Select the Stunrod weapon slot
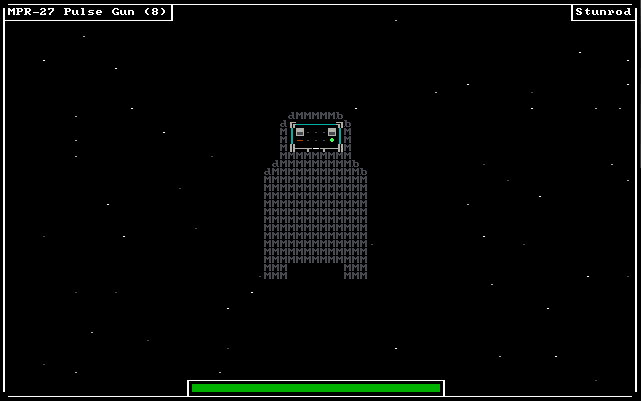This screenshot has width=641, height=401. tap(603, 12)
